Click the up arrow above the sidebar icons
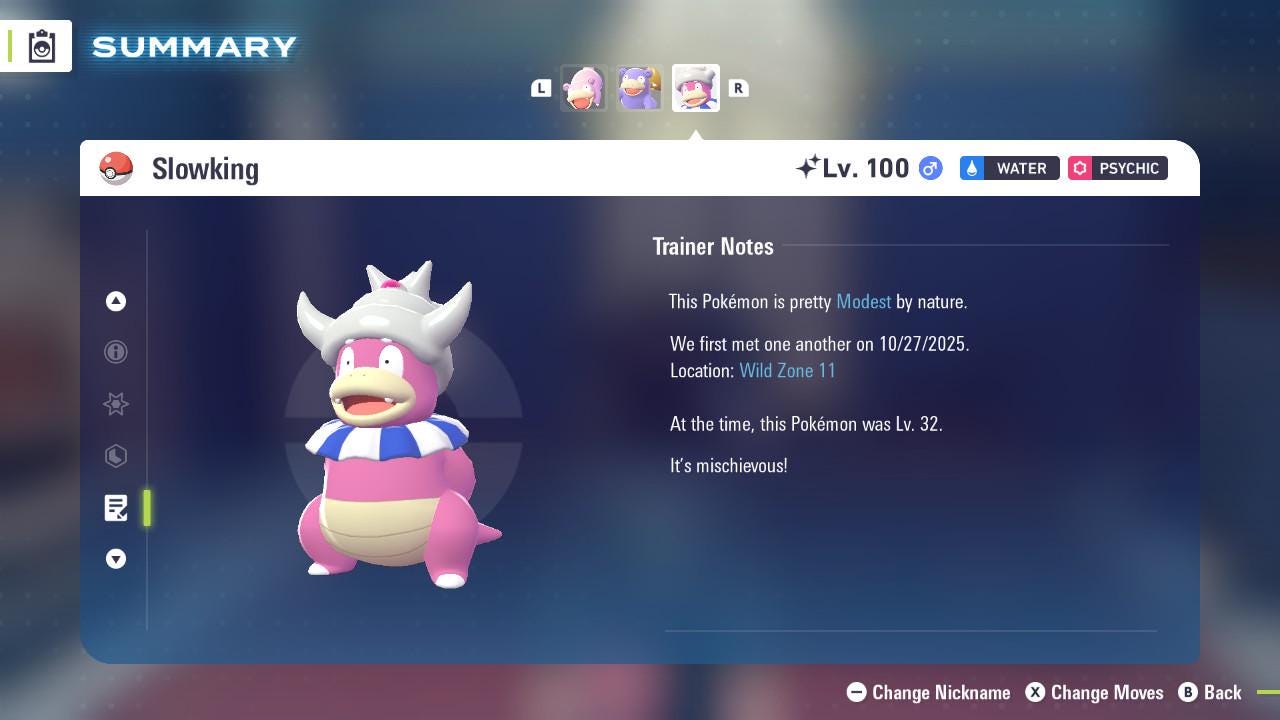 116,300
